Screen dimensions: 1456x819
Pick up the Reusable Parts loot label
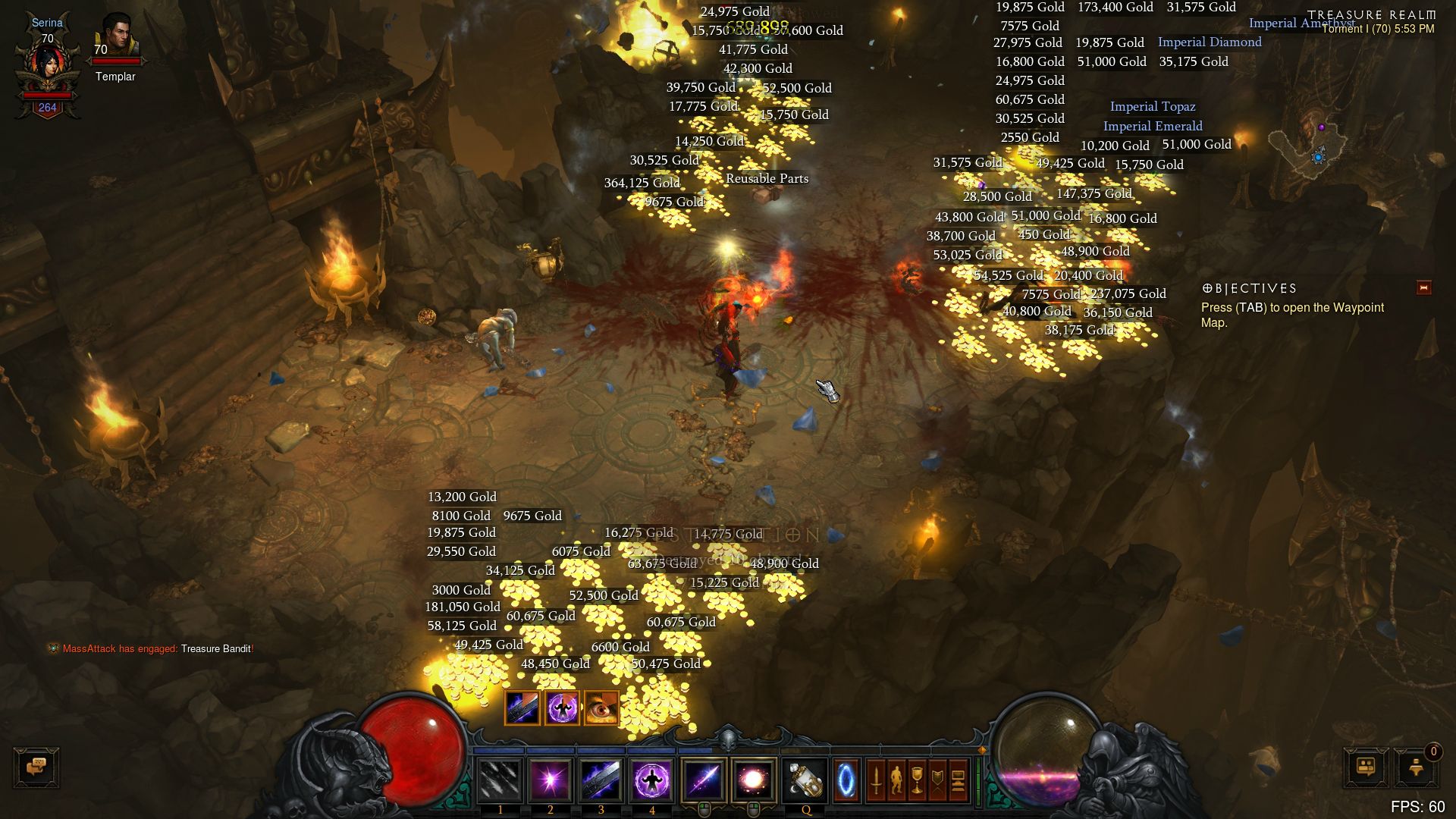[767, 179]
